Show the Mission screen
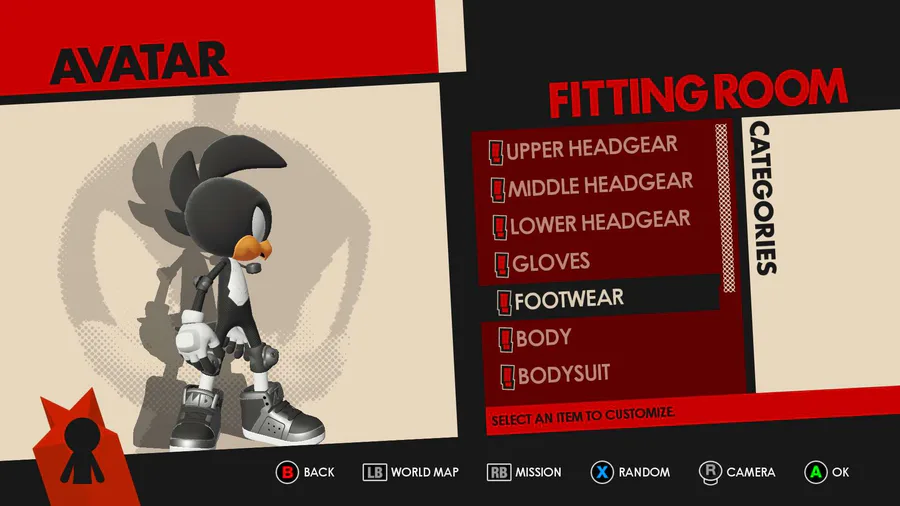Screen dimensions: 900x506 525,472
